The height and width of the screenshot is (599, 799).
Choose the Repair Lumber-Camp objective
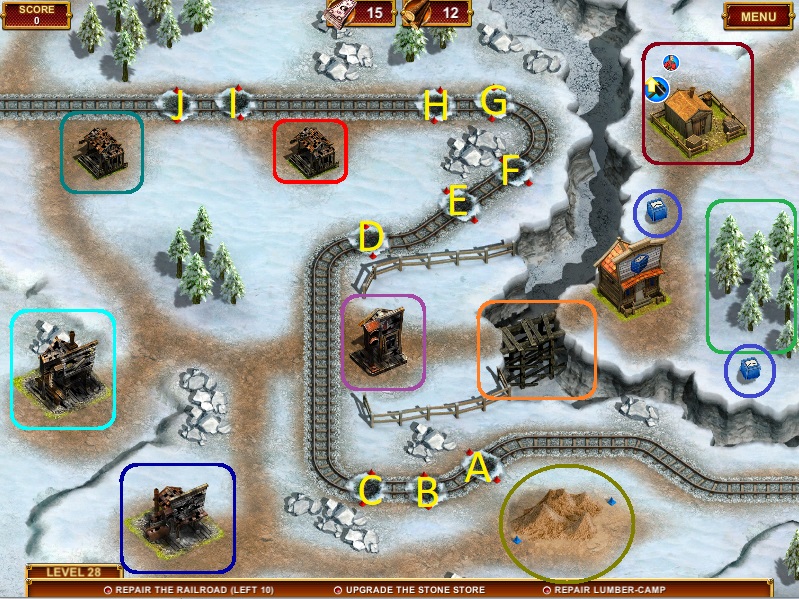pyautogui.click(x=613, y=590)
